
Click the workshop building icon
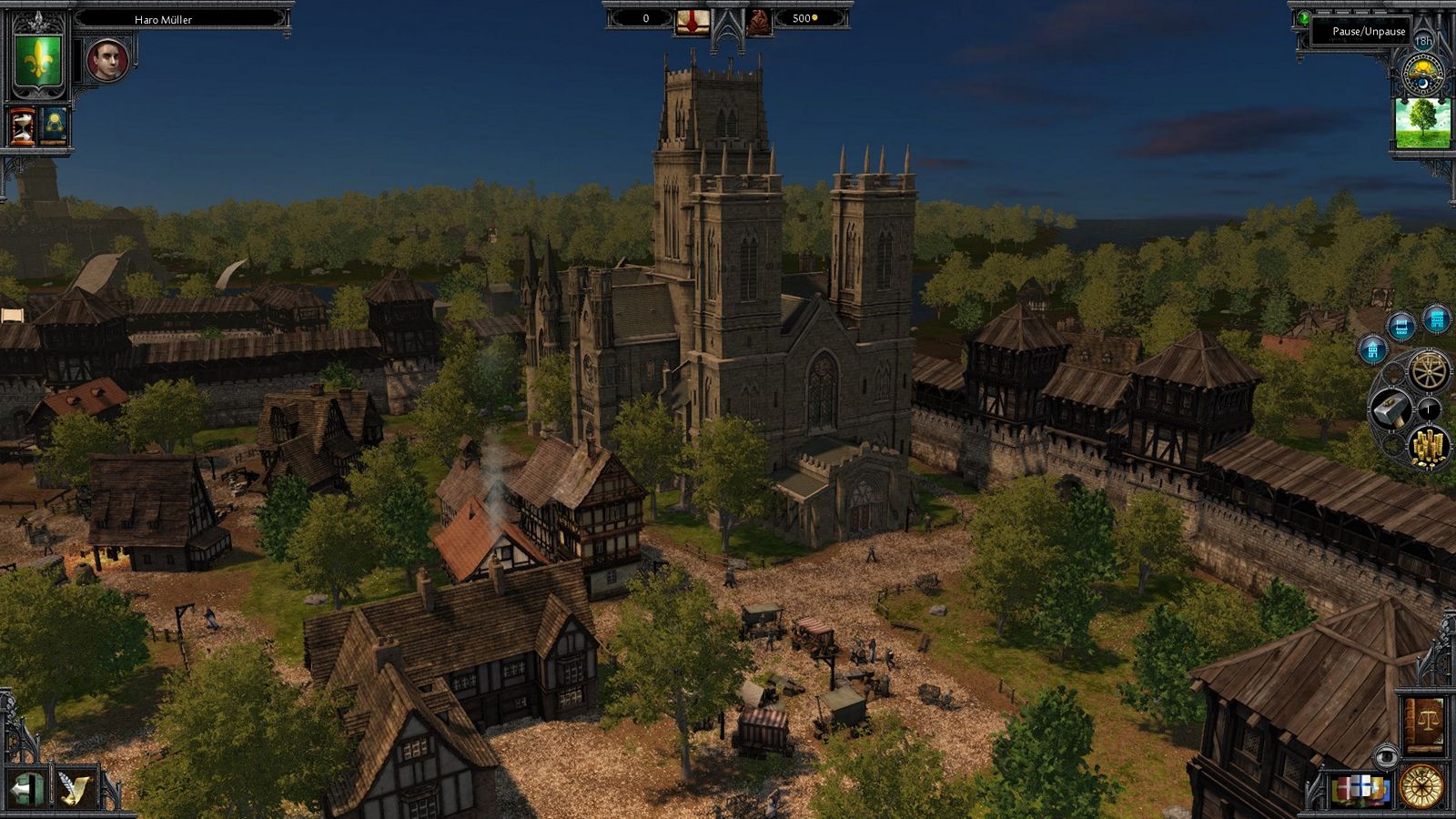click(x=1400, y=325)
